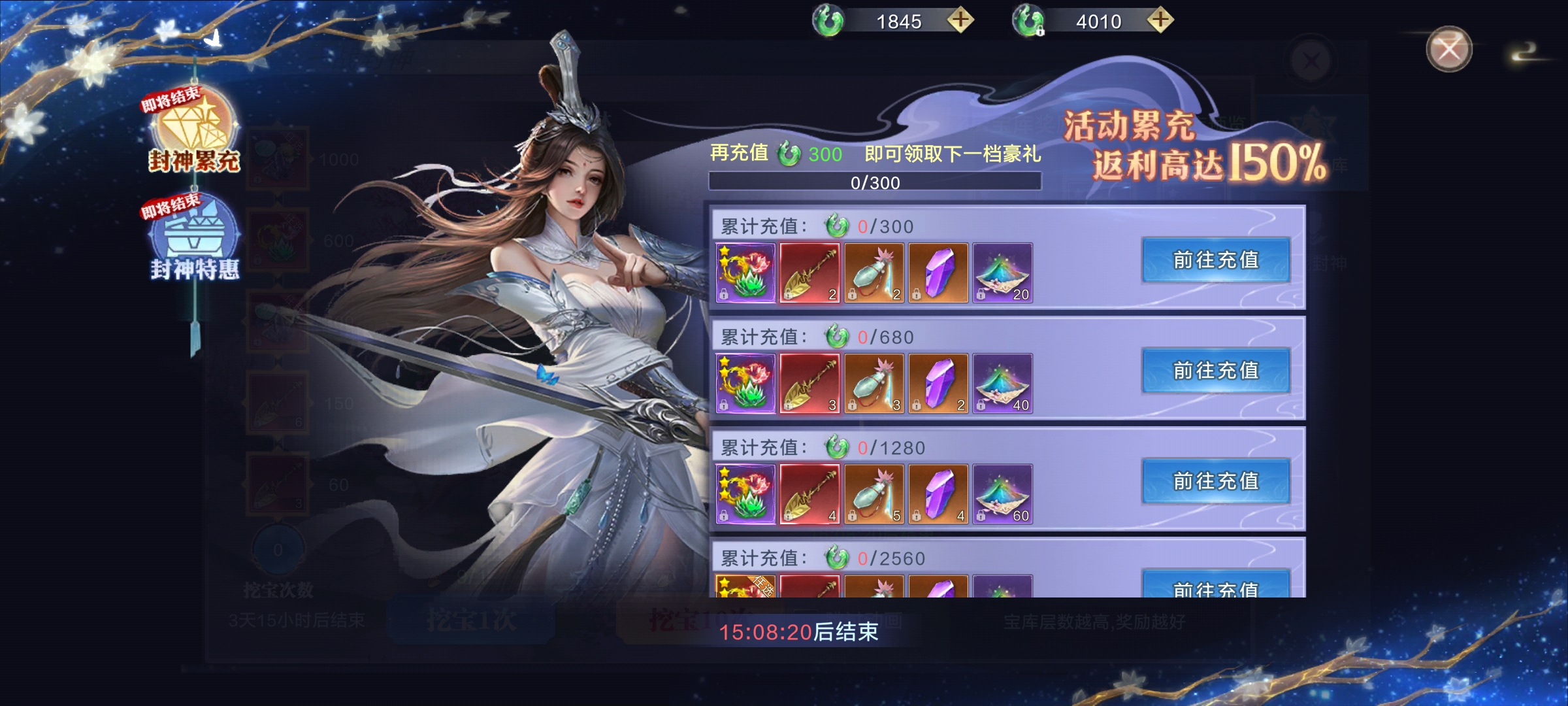Check the rainbow fan reward showing 40

point(1002,383)
